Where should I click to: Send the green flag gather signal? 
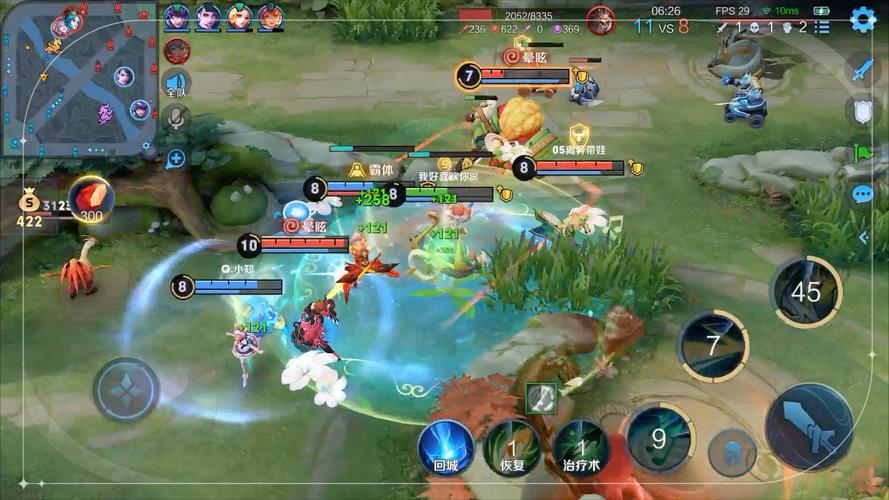click(862, 154)
